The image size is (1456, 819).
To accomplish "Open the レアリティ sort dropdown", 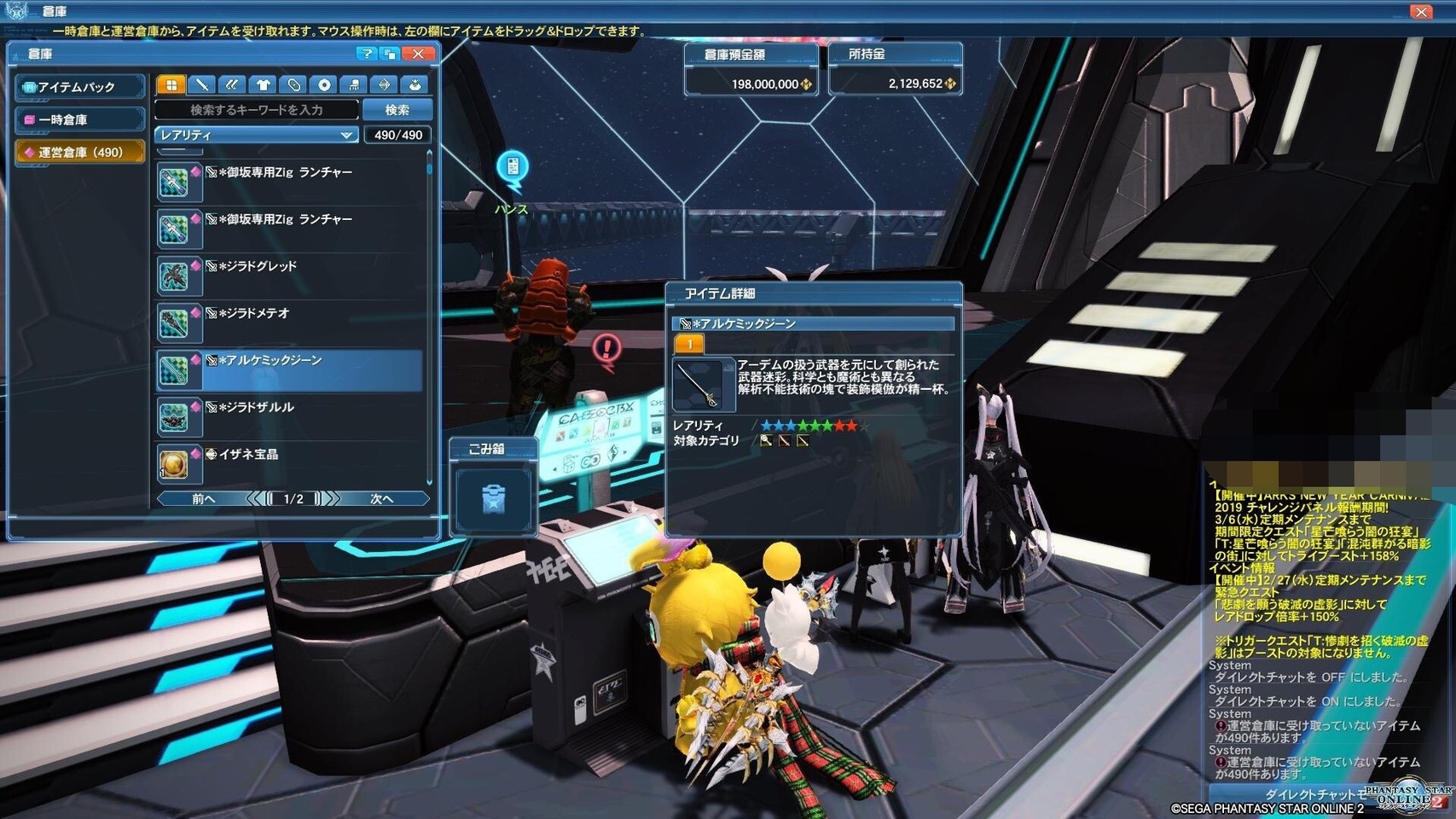I will [x=256, y=135].
